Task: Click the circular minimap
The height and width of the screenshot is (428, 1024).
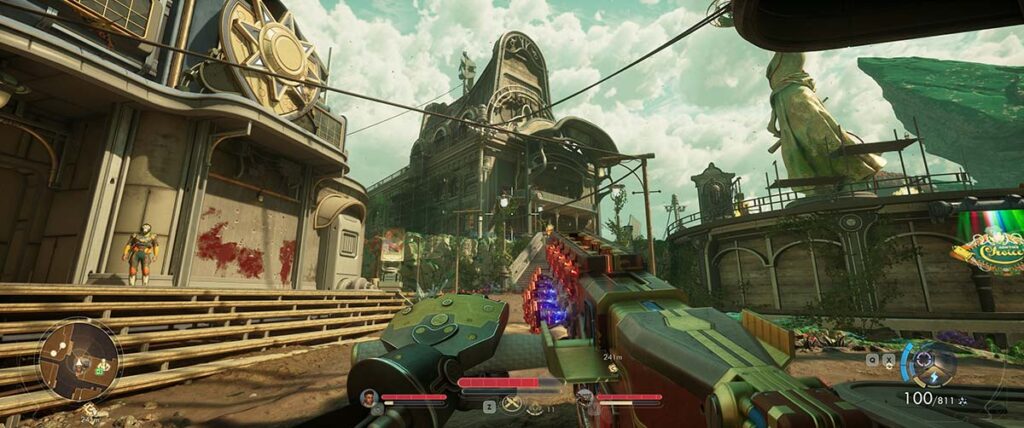Action: coord(78,360)
